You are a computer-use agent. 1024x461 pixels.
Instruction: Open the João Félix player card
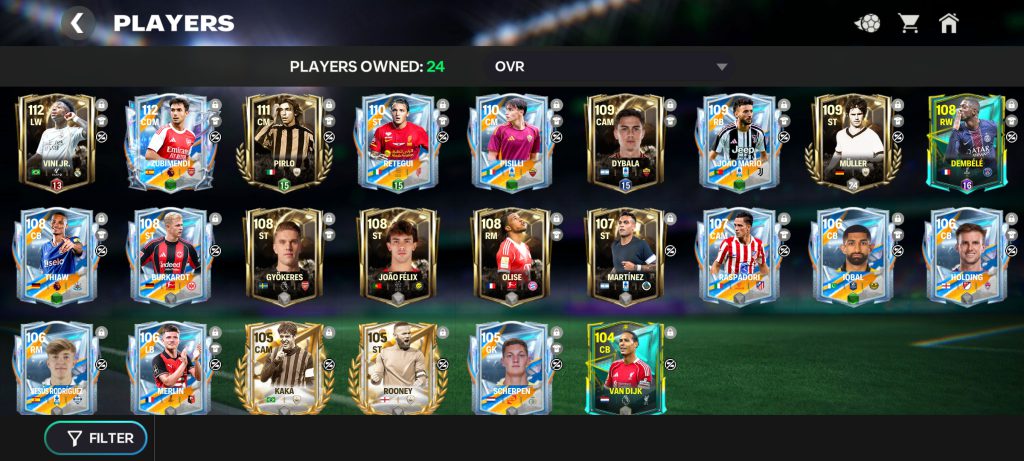tap(396, 256)
